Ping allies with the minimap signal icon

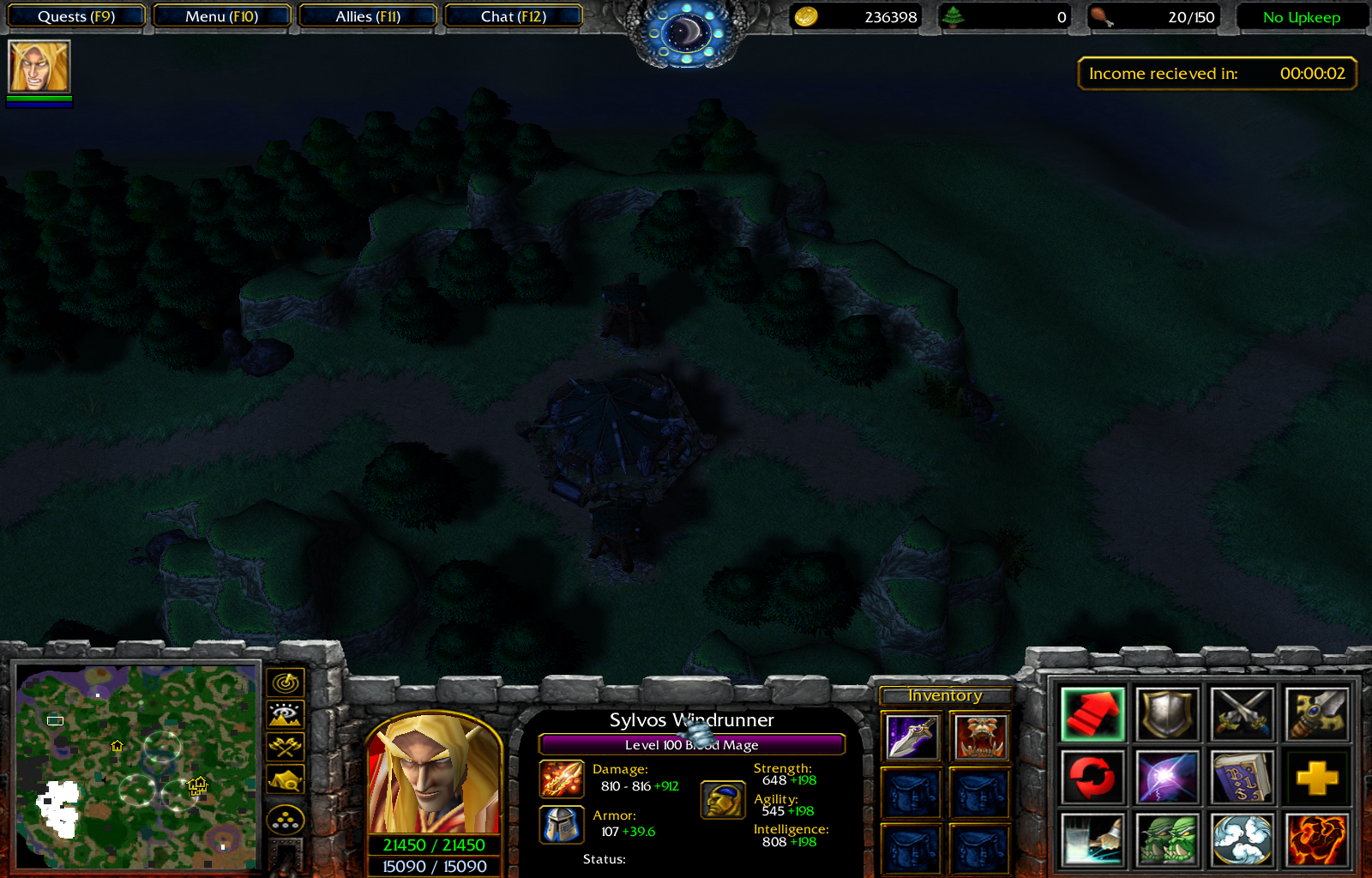pos(285,682)
